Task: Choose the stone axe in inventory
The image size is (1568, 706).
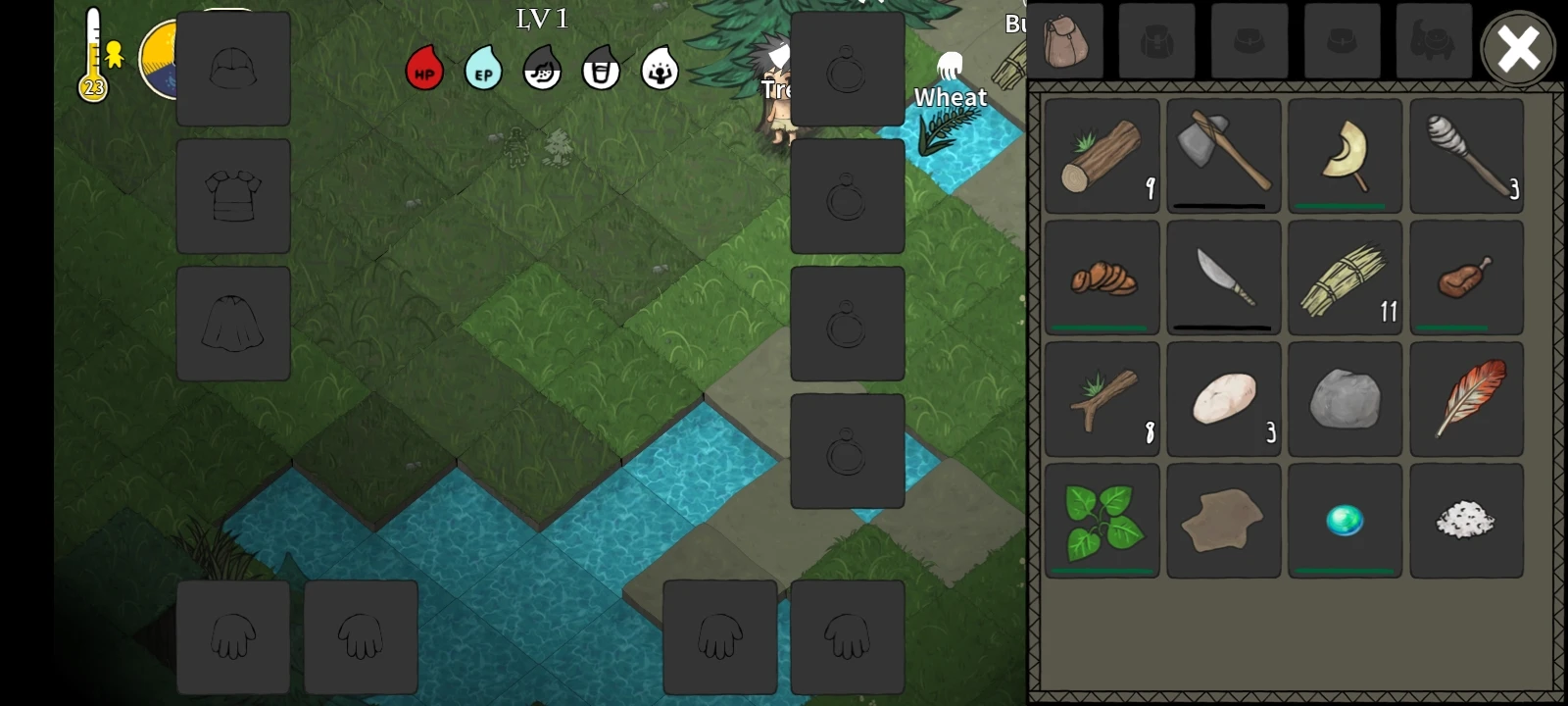Action: click(x=1224, y=156)
